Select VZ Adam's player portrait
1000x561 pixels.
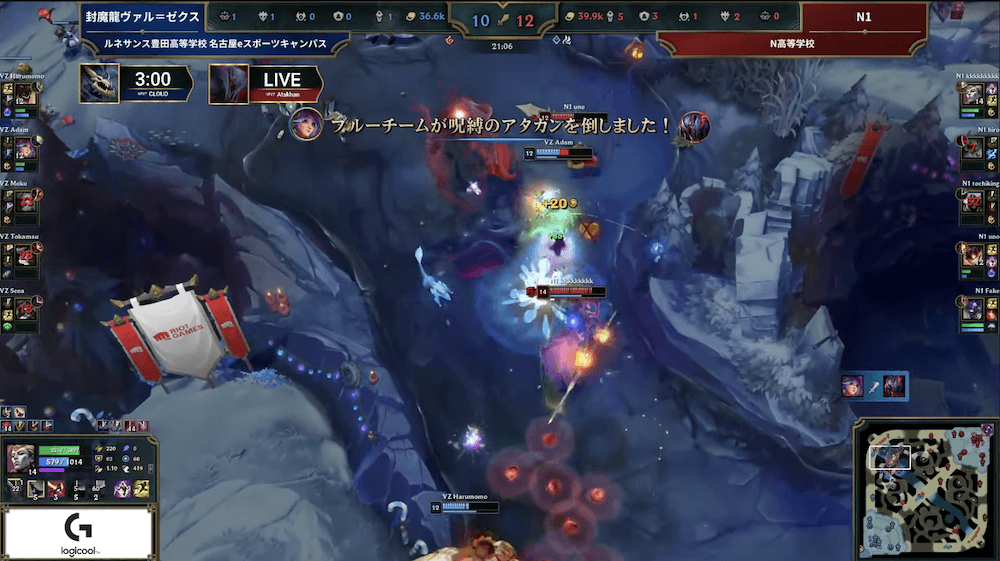point(26,148)
